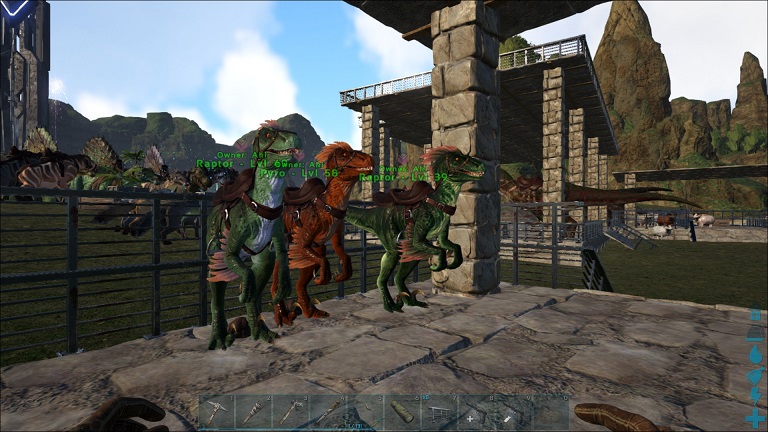This screenshot has height=432, width=768.
Task: Equip the hatchet from the hotbar
Action: [291, 413]
